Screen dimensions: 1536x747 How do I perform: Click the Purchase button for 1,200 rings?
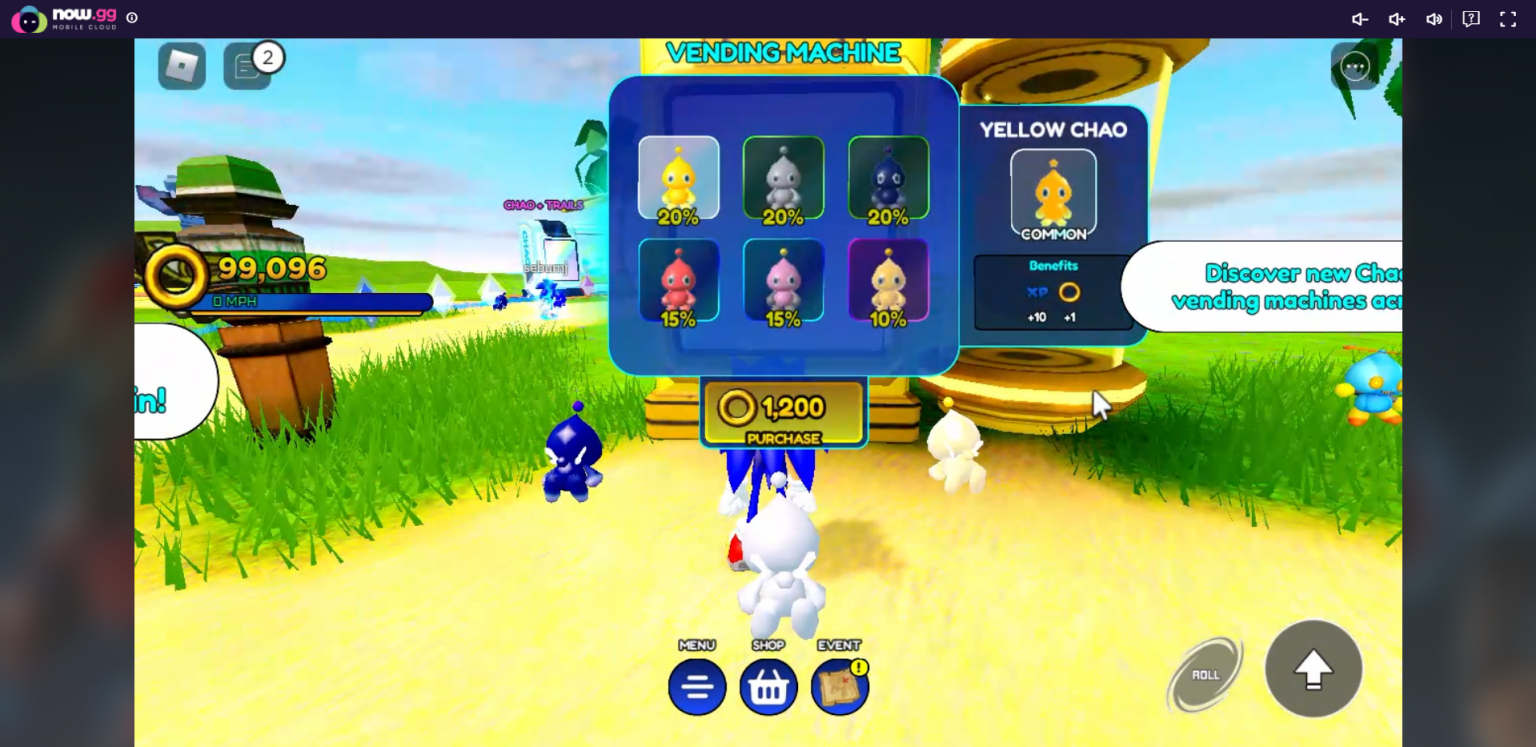click(x=783, y=412)
